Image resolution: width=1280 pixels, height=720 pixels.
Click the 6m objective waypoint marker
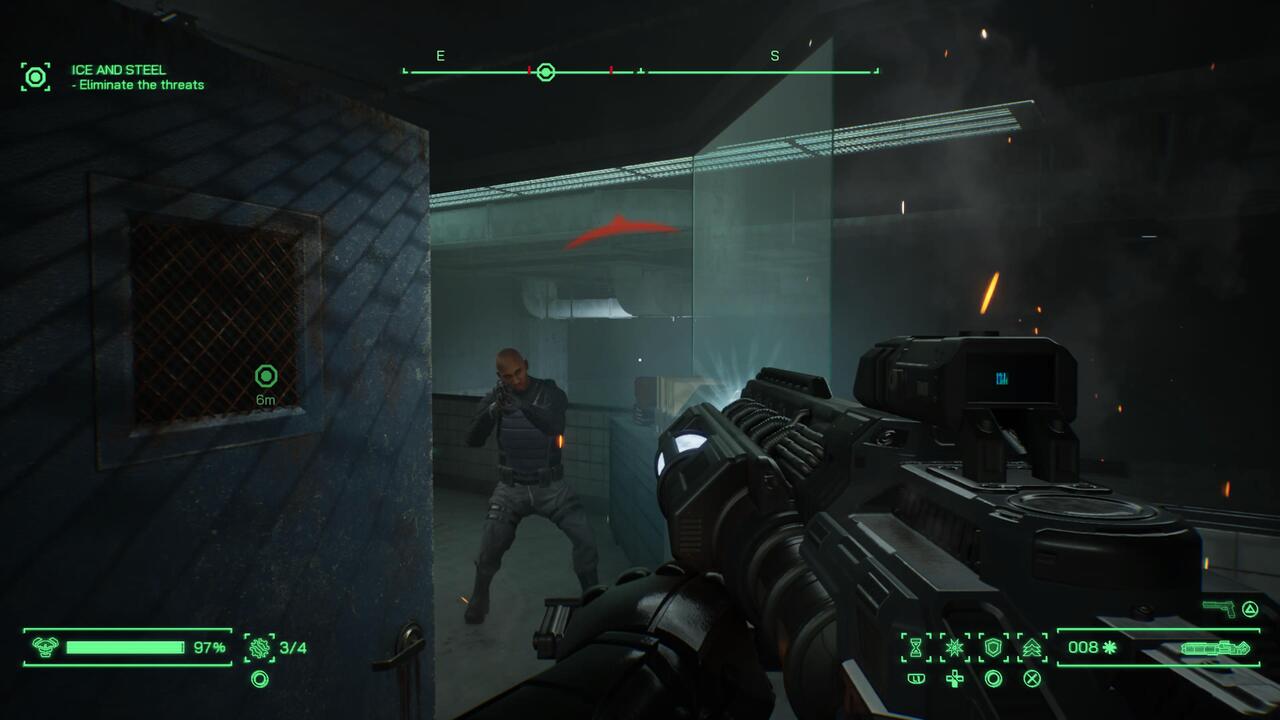[x=265, y=377]
